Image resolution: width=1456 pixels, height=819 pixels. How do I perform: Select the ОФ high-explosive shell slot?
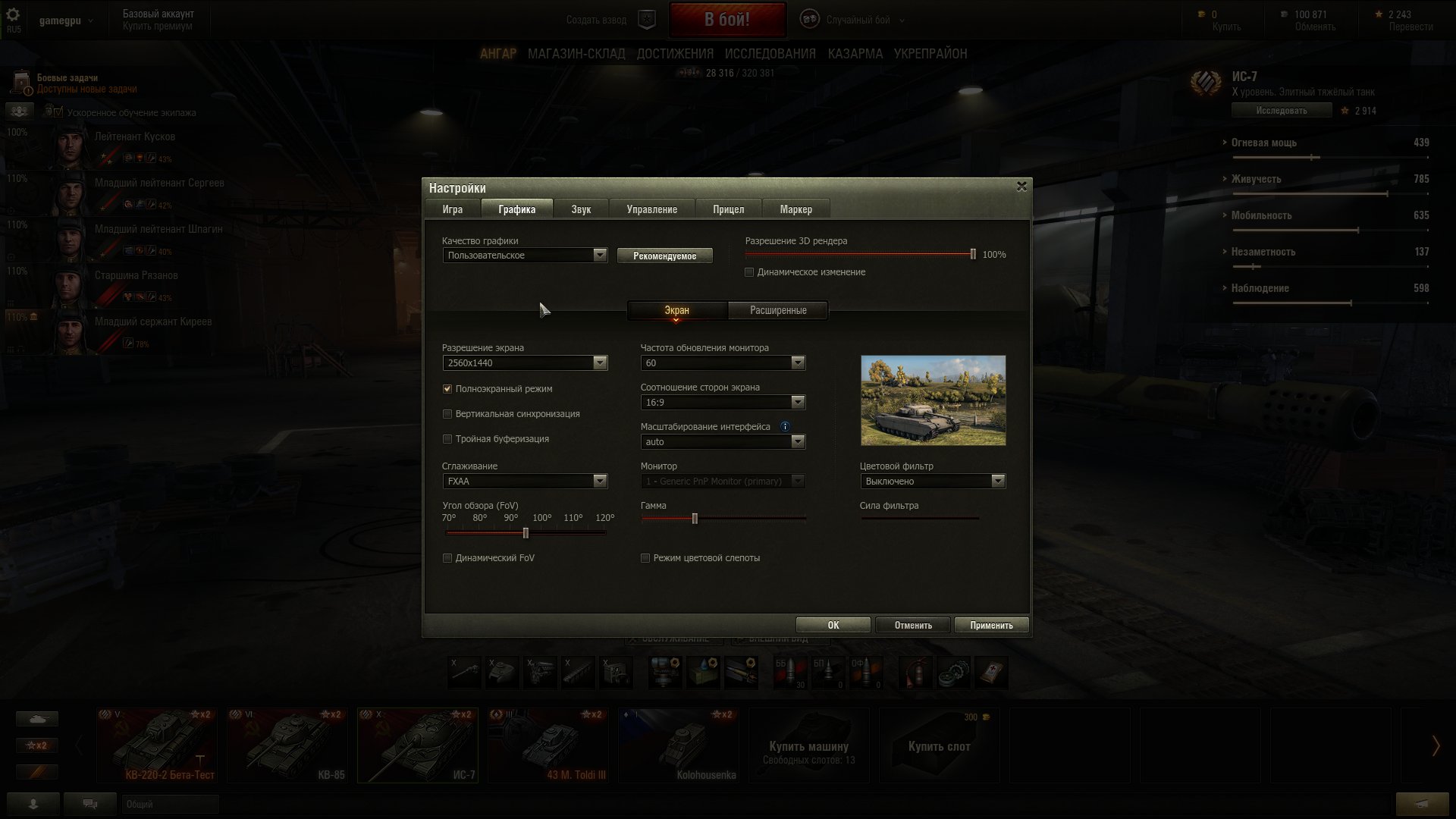click(x=865, y=673)
